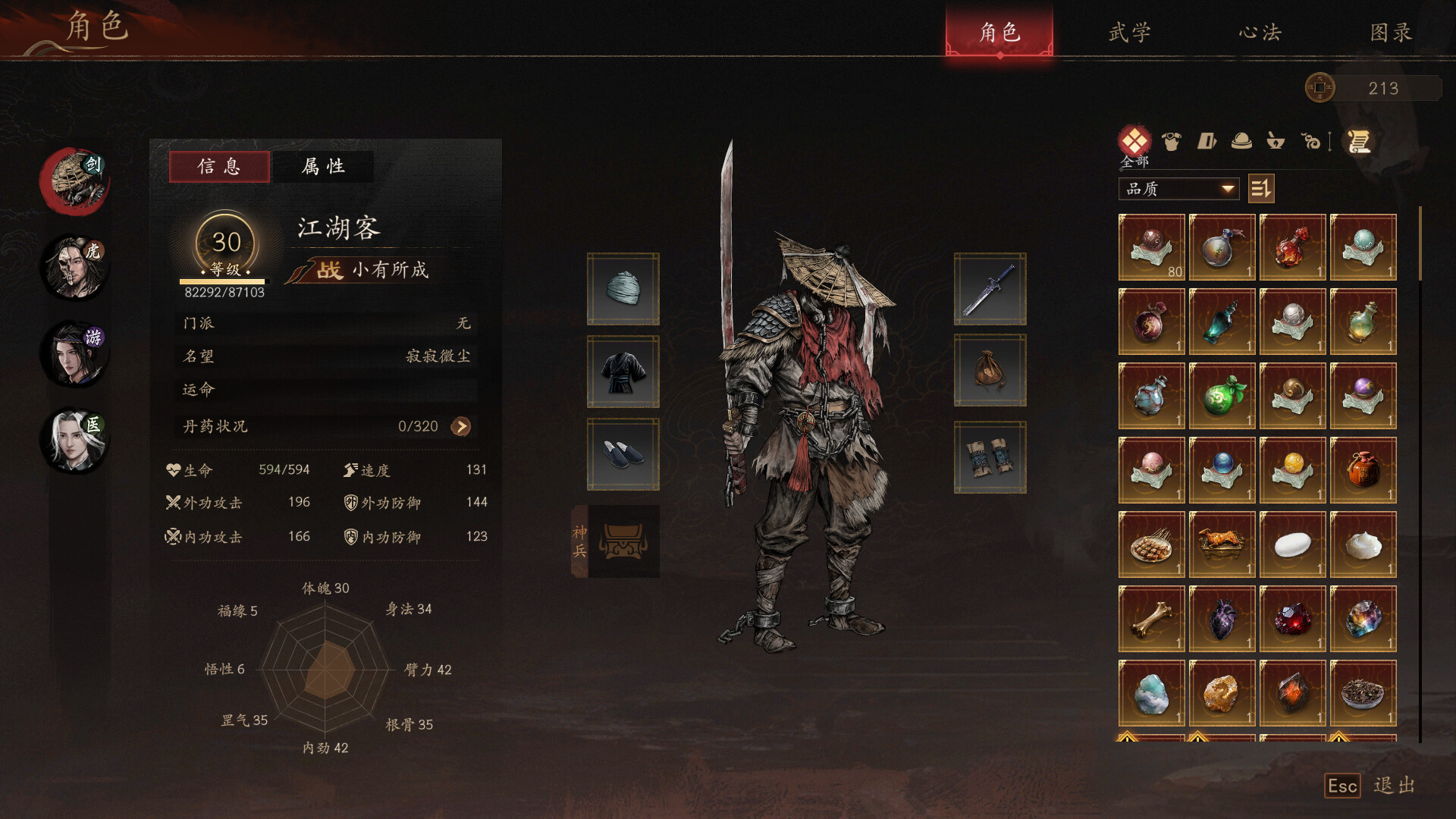Select the 角色 top tab
The width and height of the screenshot is (1456, 819).
coord(999,33)
